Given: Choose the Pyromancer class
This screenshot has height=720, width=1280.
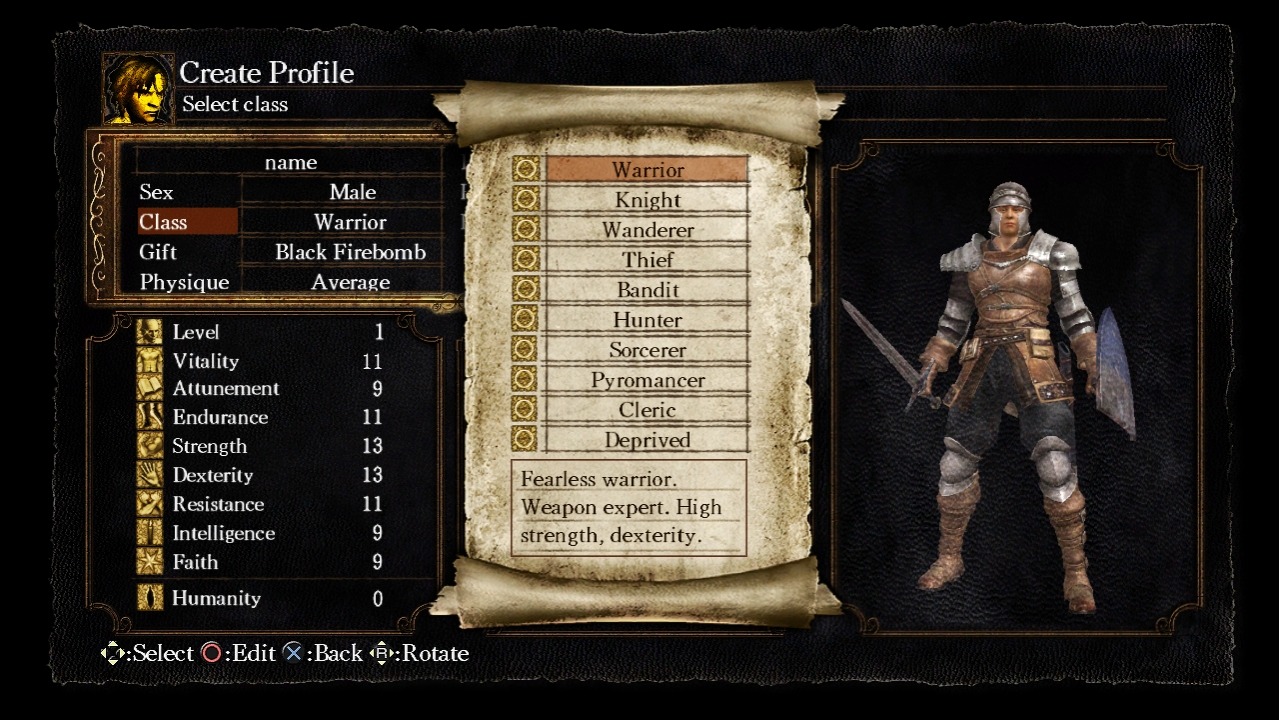Looking at the screenshot, I should click(x=647, y=380).
